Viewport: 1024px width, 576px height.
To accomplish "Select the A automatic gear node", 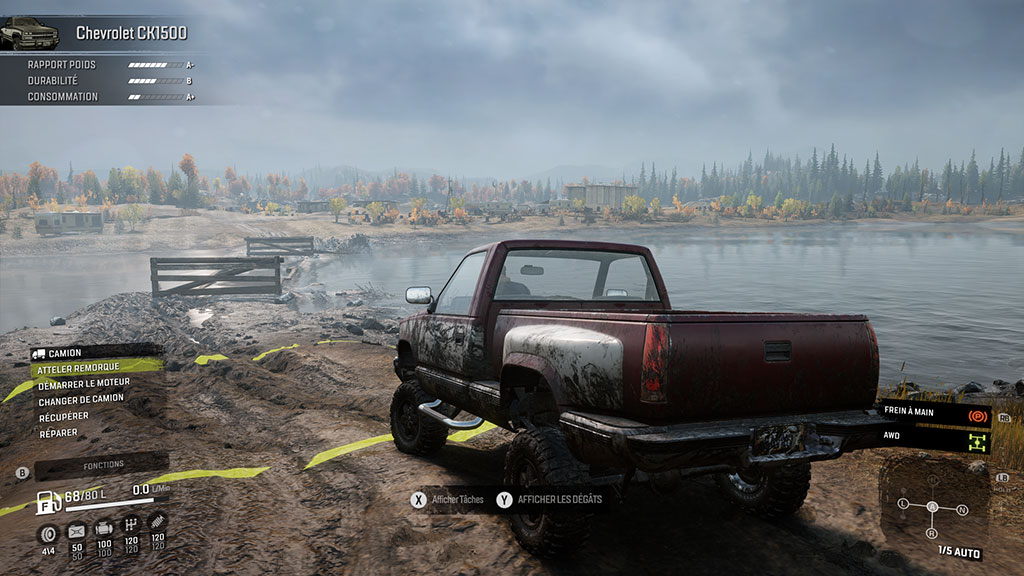I will pos(932,506).
